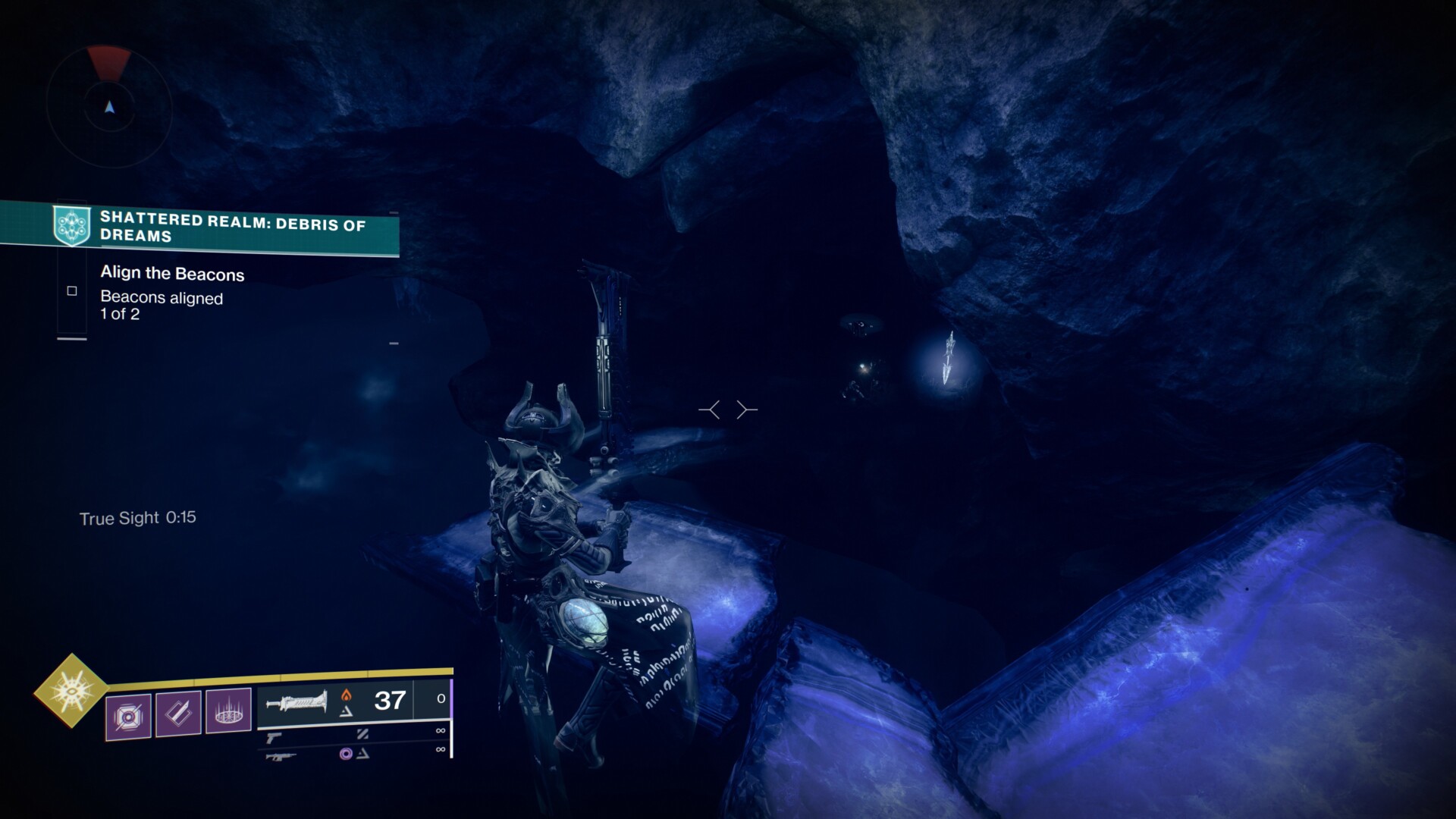Use the grenade ability icon
Screen dimensions: 1456x819
(128, 716)
